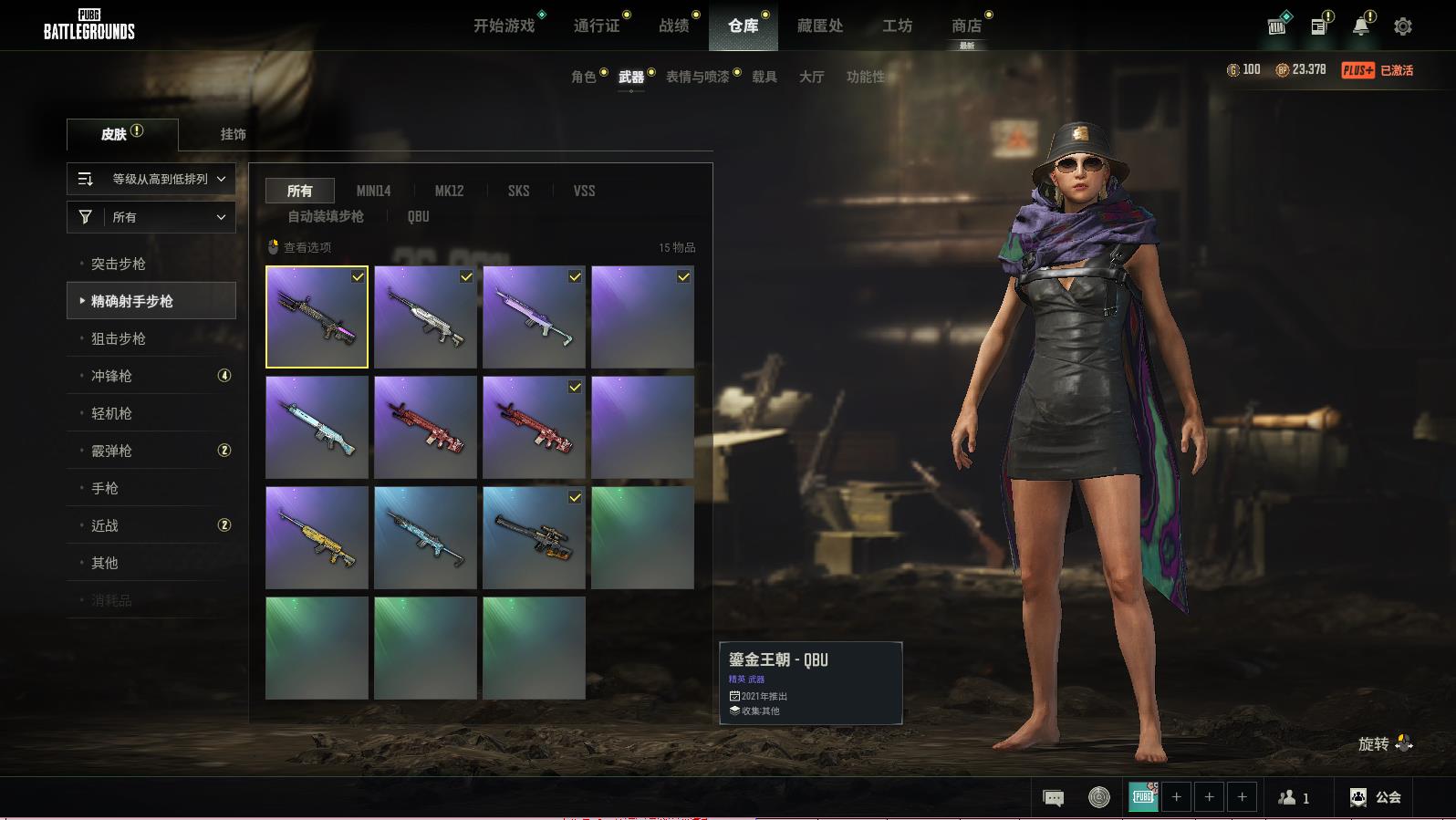Choose the 突击步枪 weapon category
1456x820 pixels.
pyautogui.click(x=119, y=264)
